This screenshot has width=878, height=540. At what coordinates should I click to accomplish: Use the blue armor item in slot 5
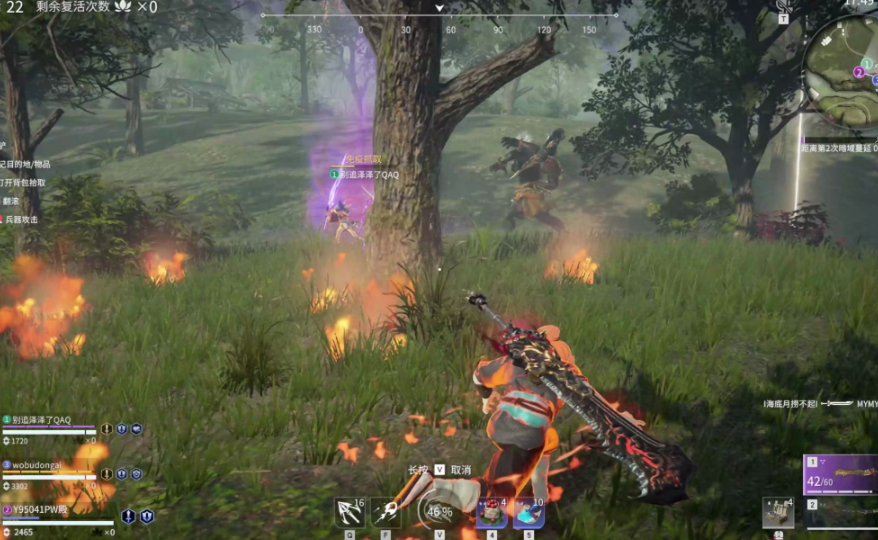click(x=528, y=512)
